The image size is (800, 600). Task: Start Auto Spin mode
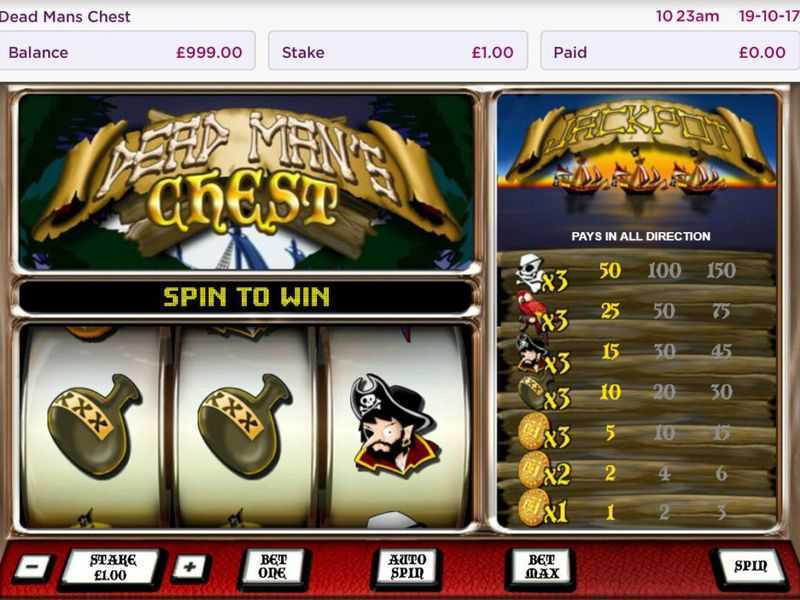click(x=407, y=567)
